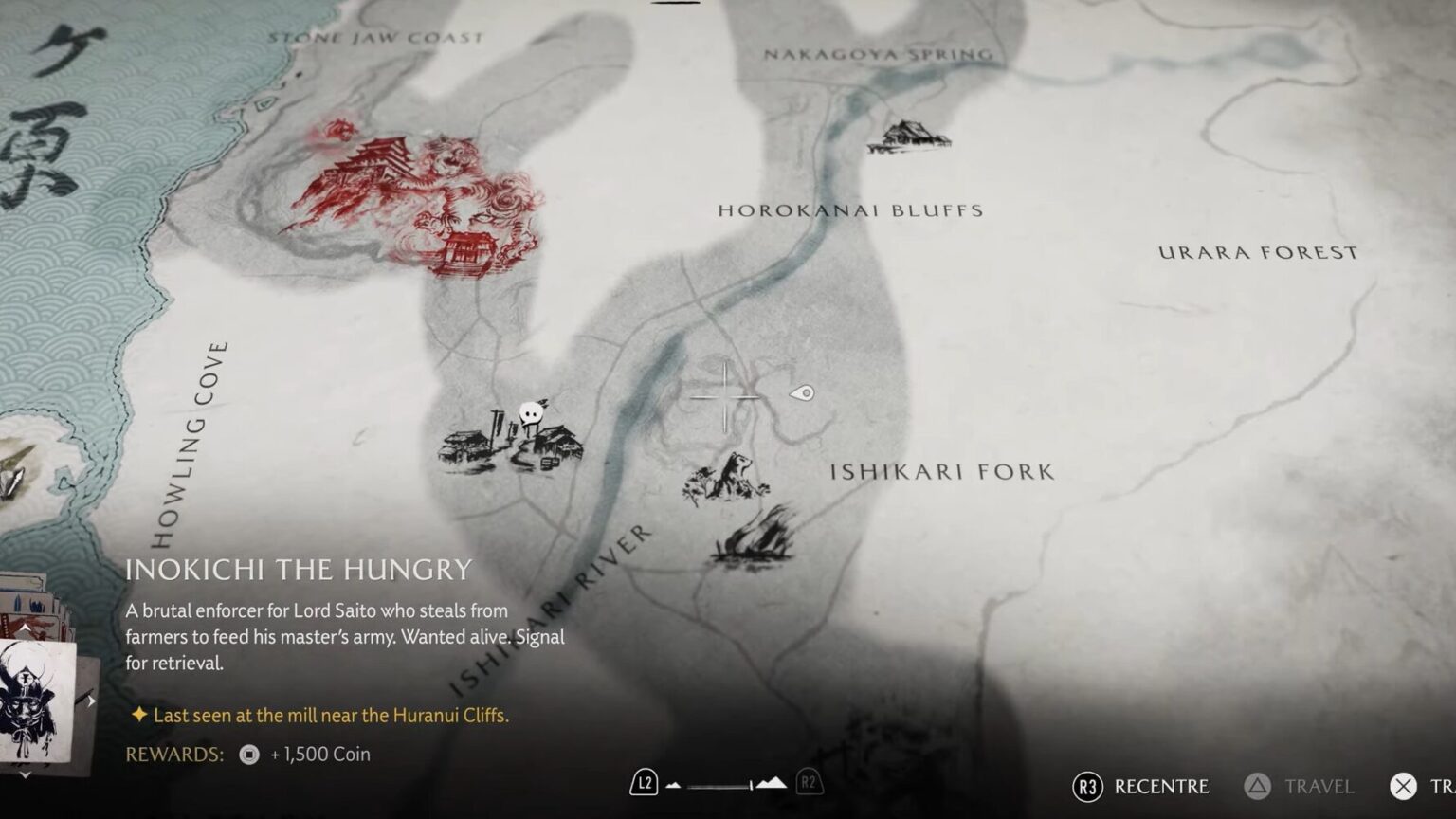
Task: Click the eye-shaped waypoint marker beside the crosshair
Action: pyautogui.click(x=799, y=391)
